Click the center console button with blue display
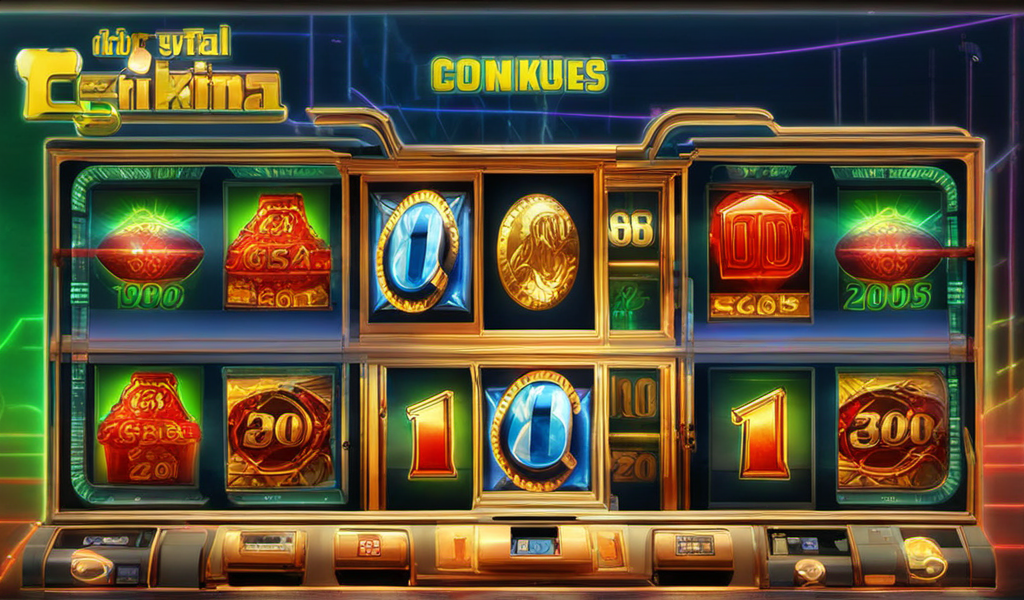 (x=533, y=545)
